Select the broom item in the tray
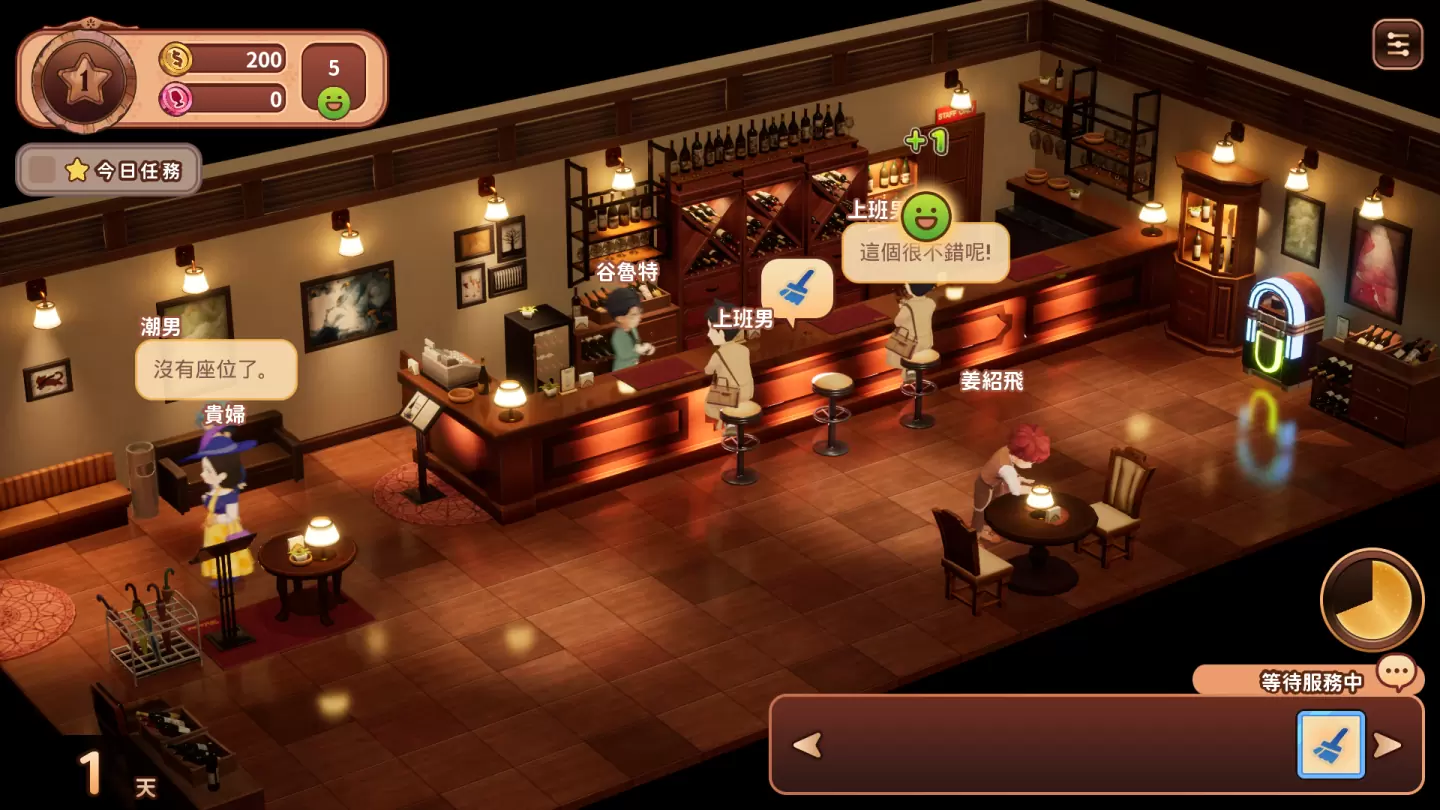The width and height of the screenshot is (1440, 810). click(1330, 745)
